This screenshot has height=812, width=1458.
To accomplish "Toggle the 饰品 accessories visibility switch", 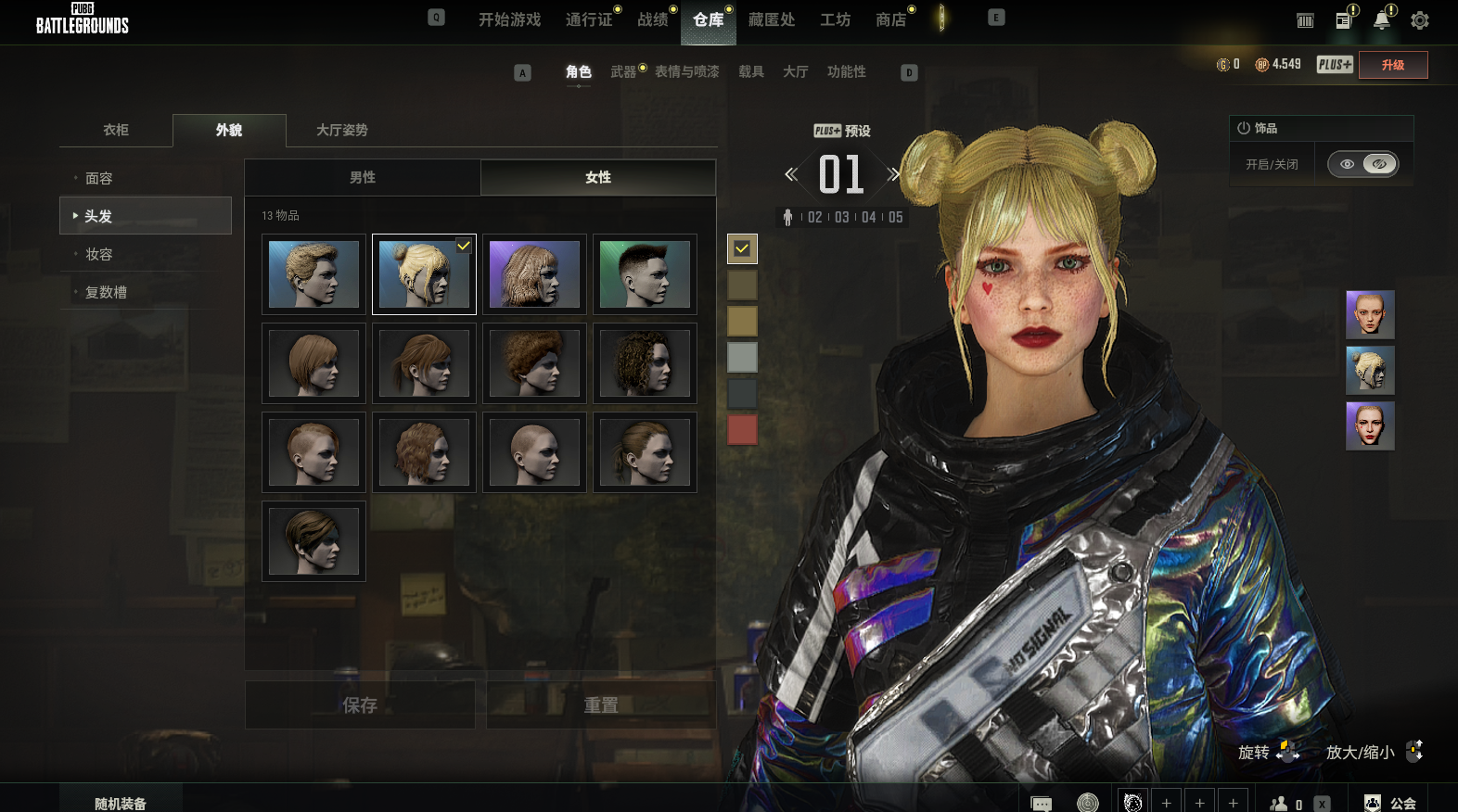I will tap(1362, 164).
